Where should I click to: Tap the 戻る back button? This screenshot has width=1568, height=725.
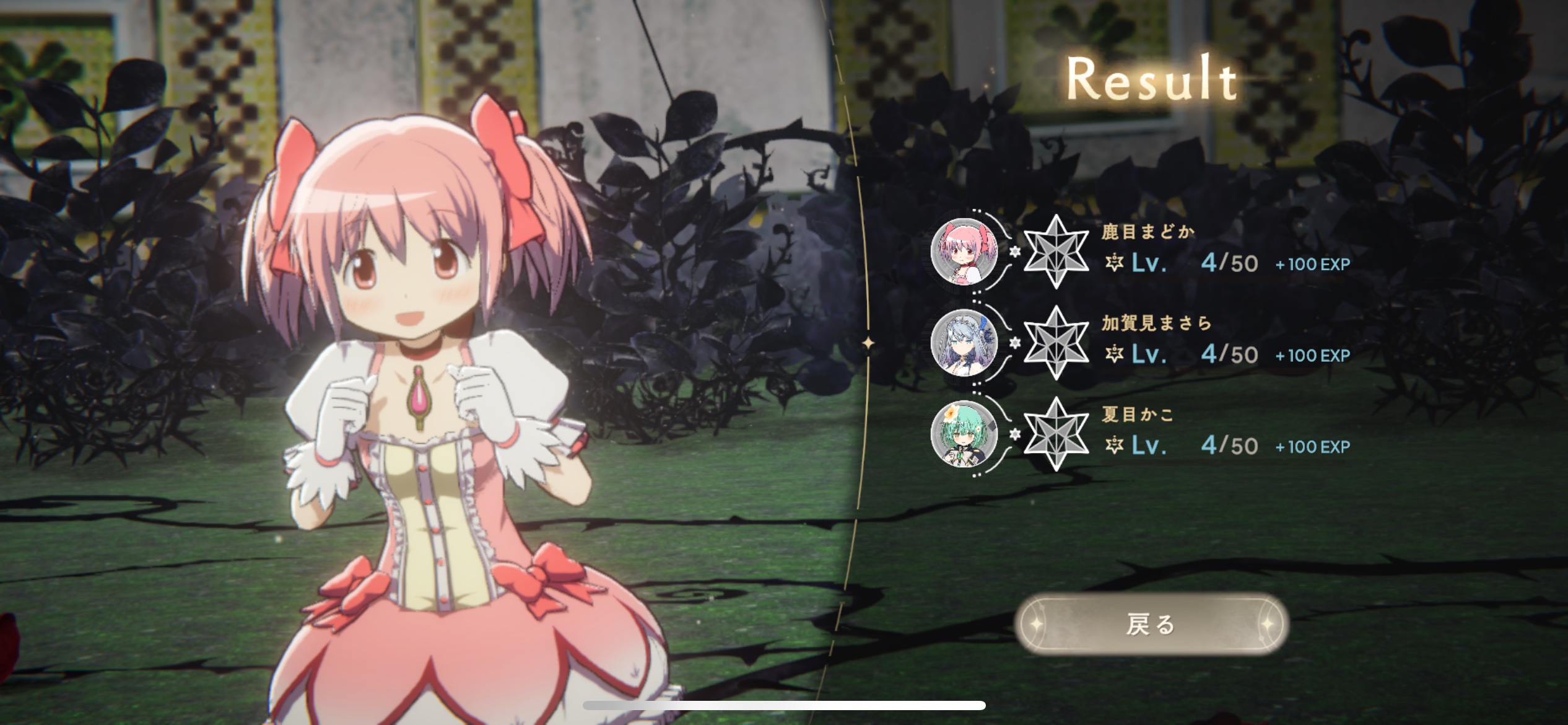(x=1151, y=625)
